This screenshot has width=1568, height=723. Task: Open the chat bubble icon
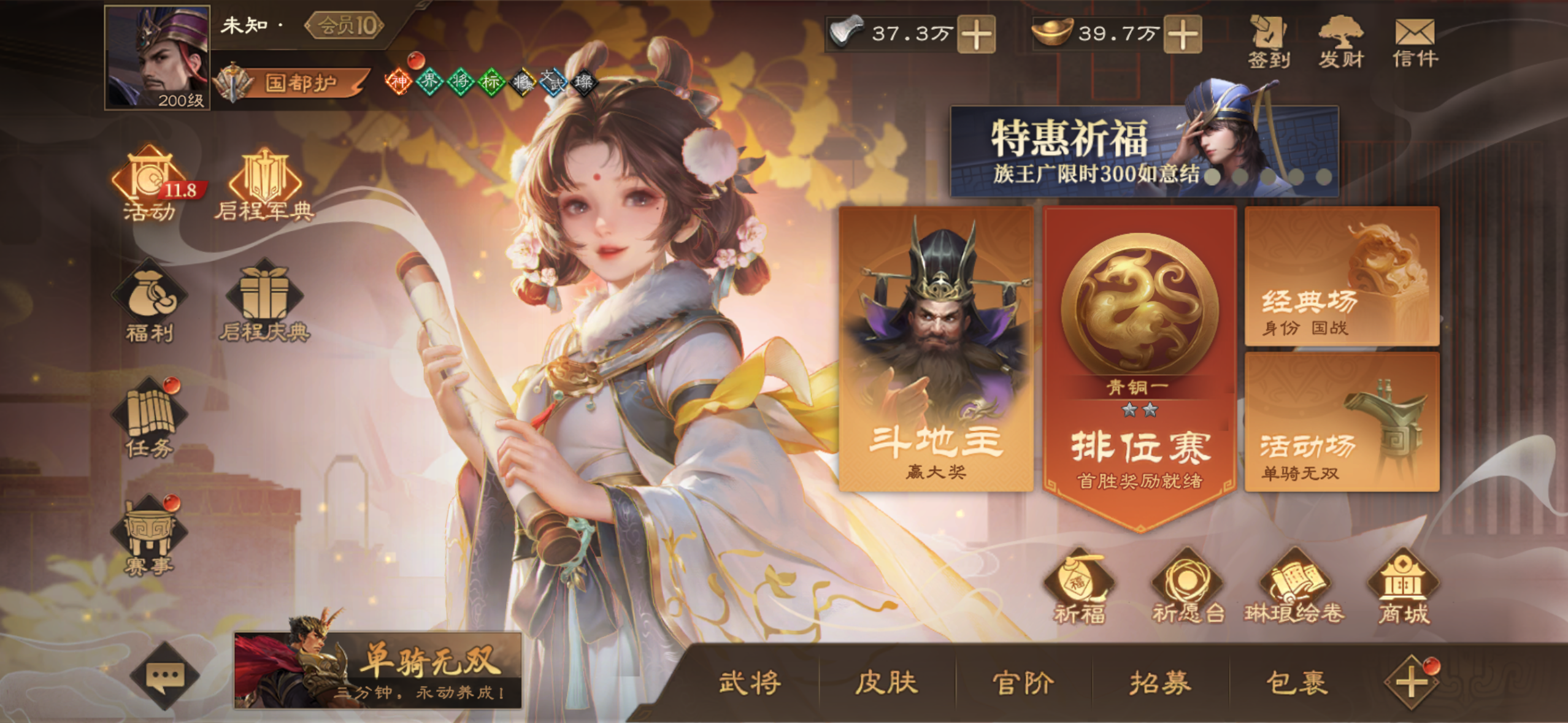pos(164,675)
